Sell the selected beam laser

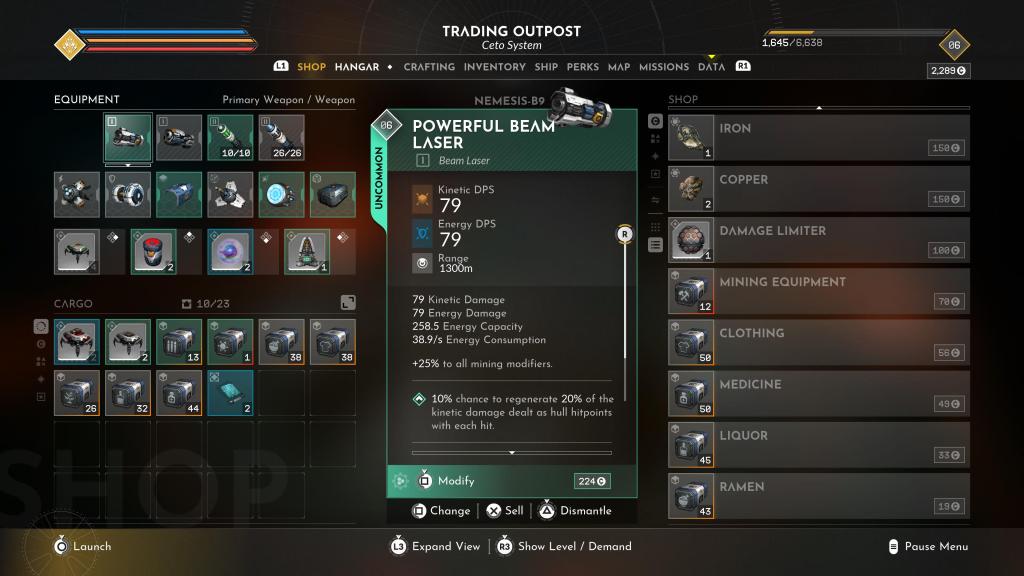(505, 511)
